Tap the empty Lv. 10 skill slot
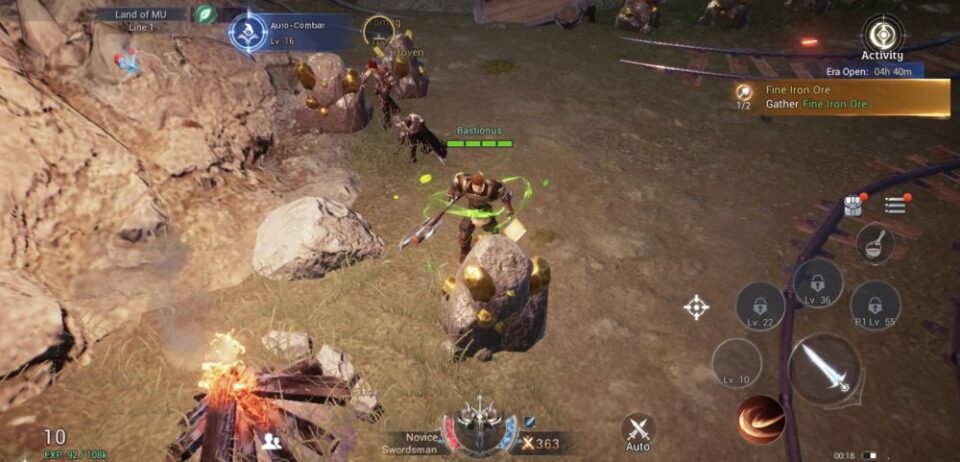This screenshot has height=462, width=960. coord(736,363)
